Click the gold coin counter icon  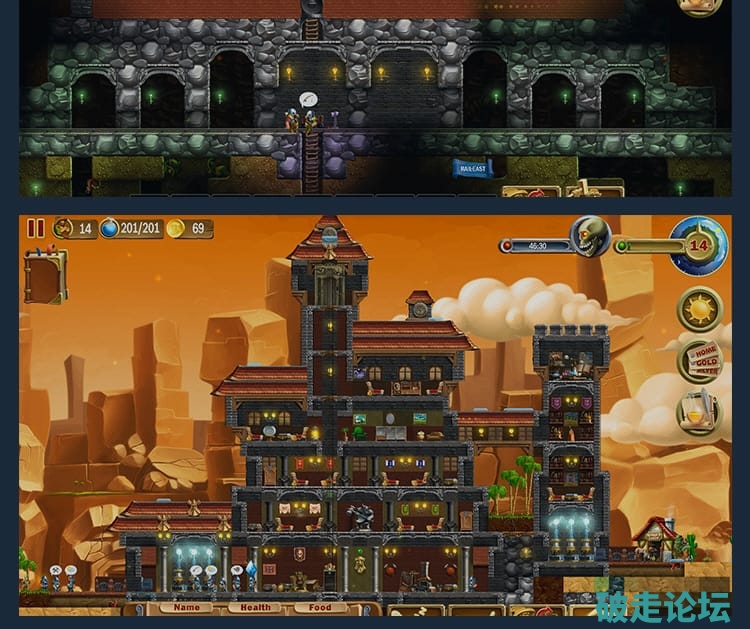(x=176, y=228)
